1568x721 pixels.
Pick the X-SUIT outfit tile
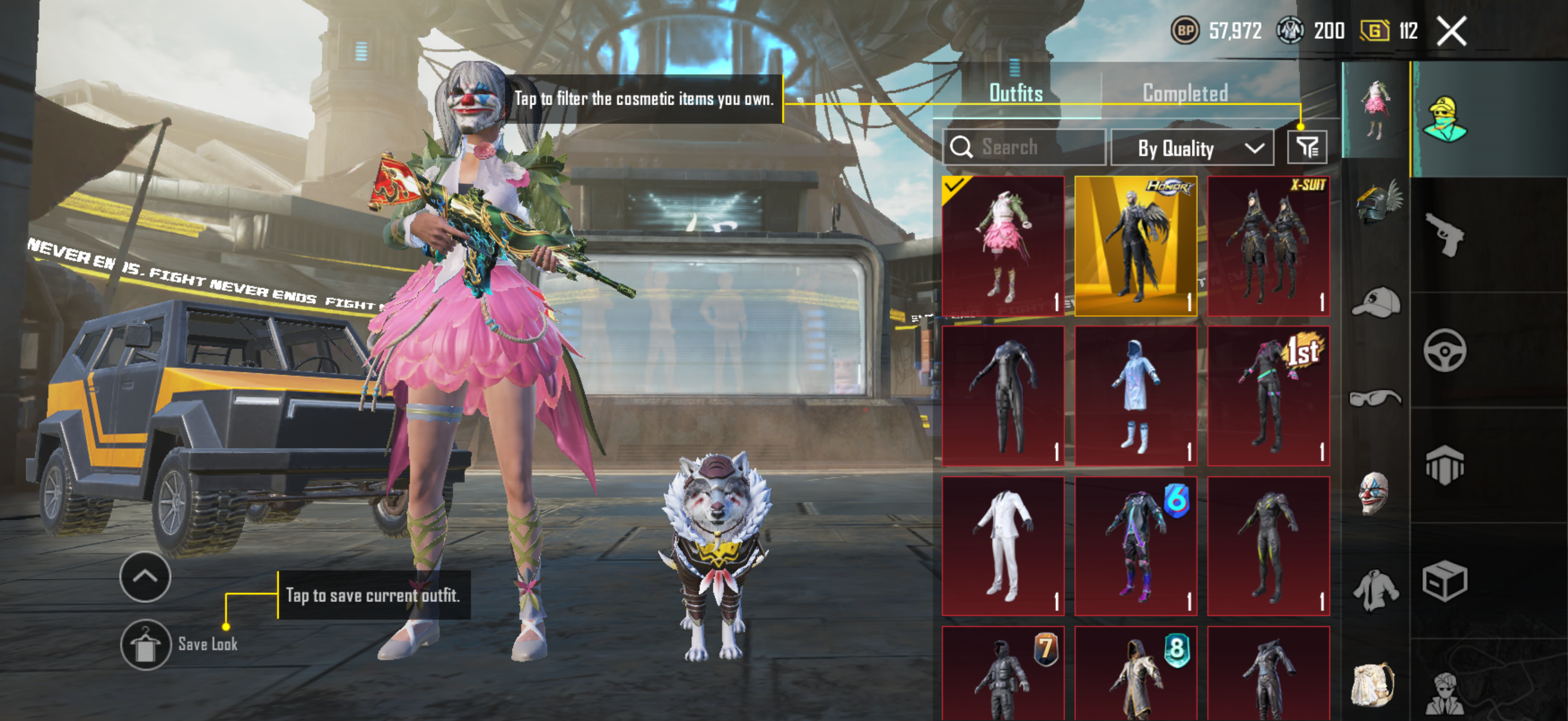tap(1268, 246)
